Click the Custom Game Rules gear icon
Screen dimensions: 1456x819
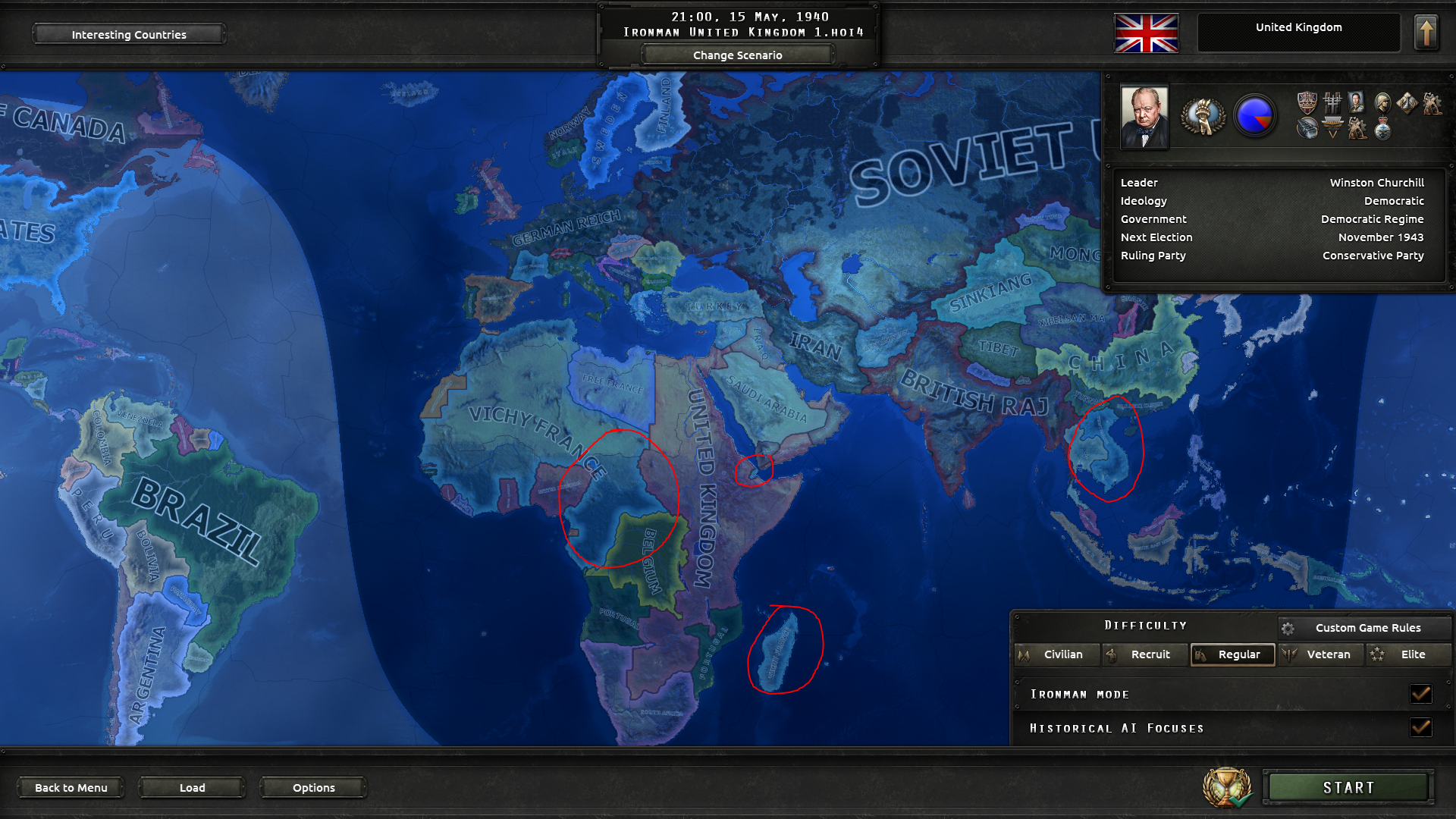(x=1288, y=628)
